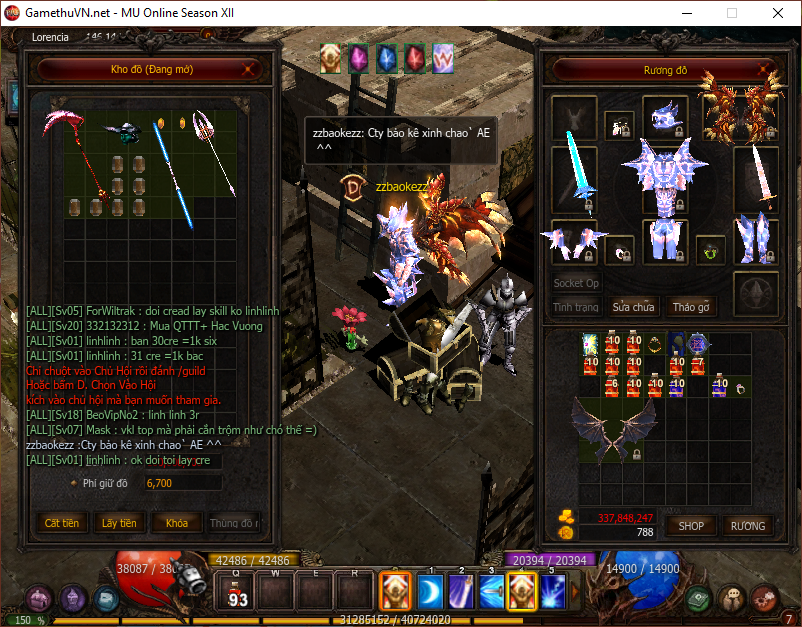Viewport: 802px width, 627px height.
Task: Click the Lấy tiền withdraw button
Action: click(119, 523)
